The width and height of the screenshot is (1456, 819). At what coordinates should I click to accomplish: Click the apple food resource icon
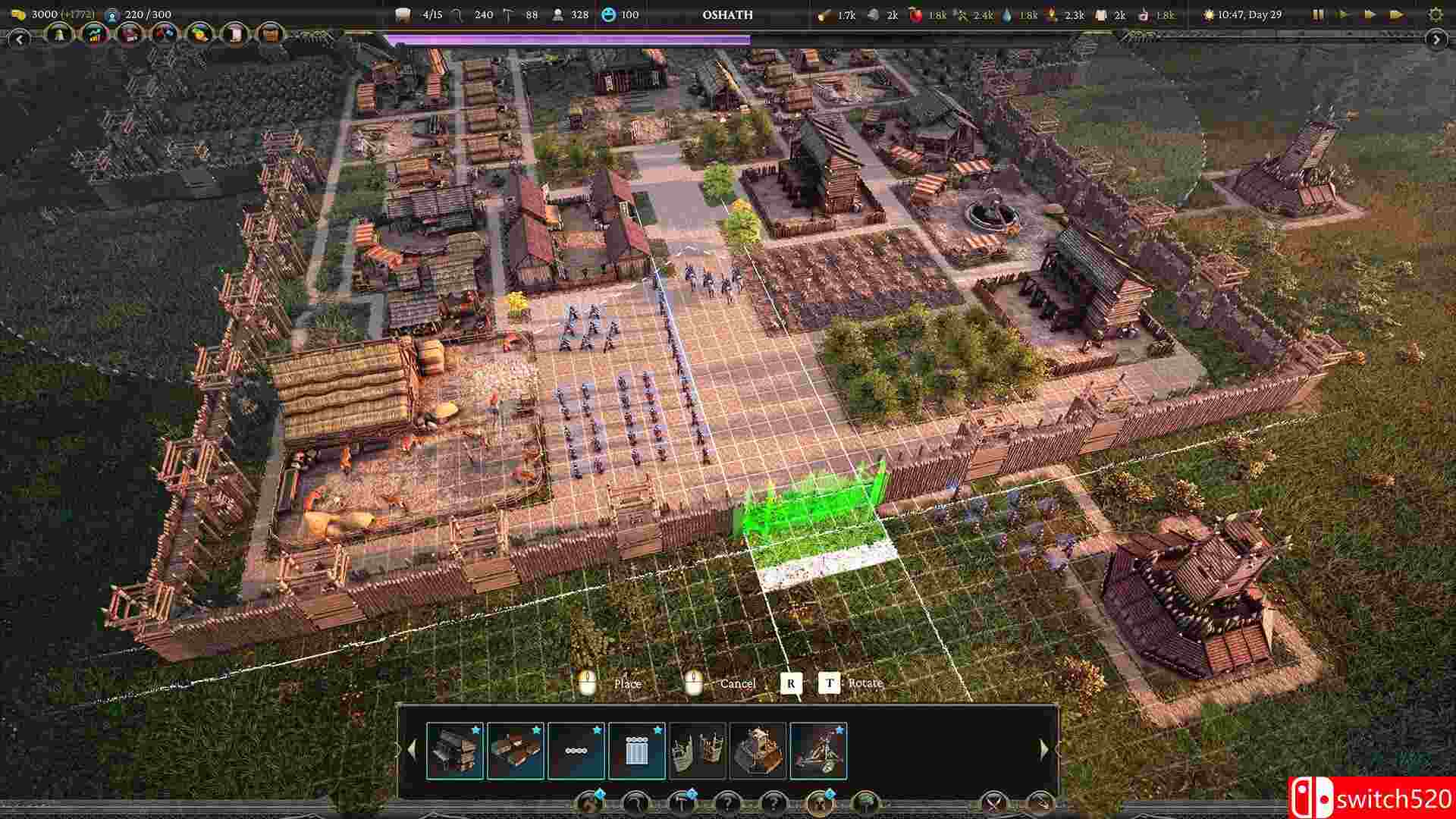coord(916,13)
